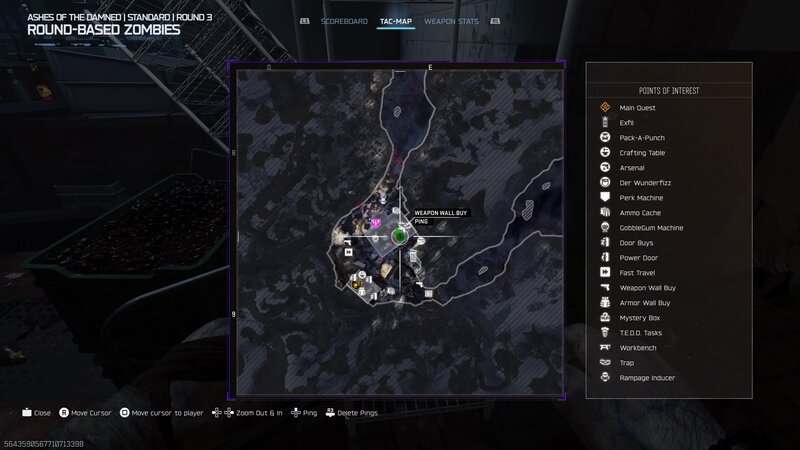Image resolution: width=800 pixels, height=450 pixels.
Task: Click Pack-A-Punch in Points of Interest
Action: pos(642,137)
